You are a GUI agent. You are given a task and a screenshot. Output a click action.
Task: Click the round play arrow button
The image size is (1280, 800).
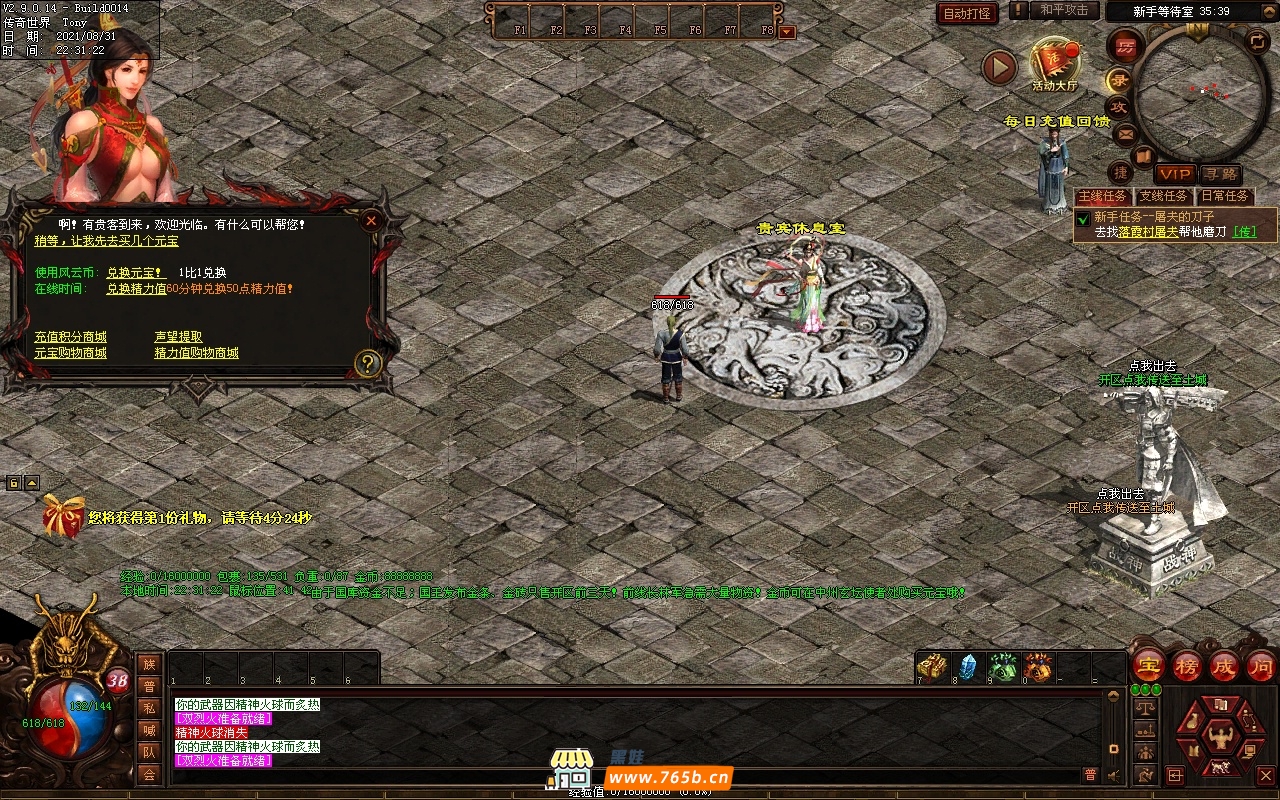click(999, 67)
